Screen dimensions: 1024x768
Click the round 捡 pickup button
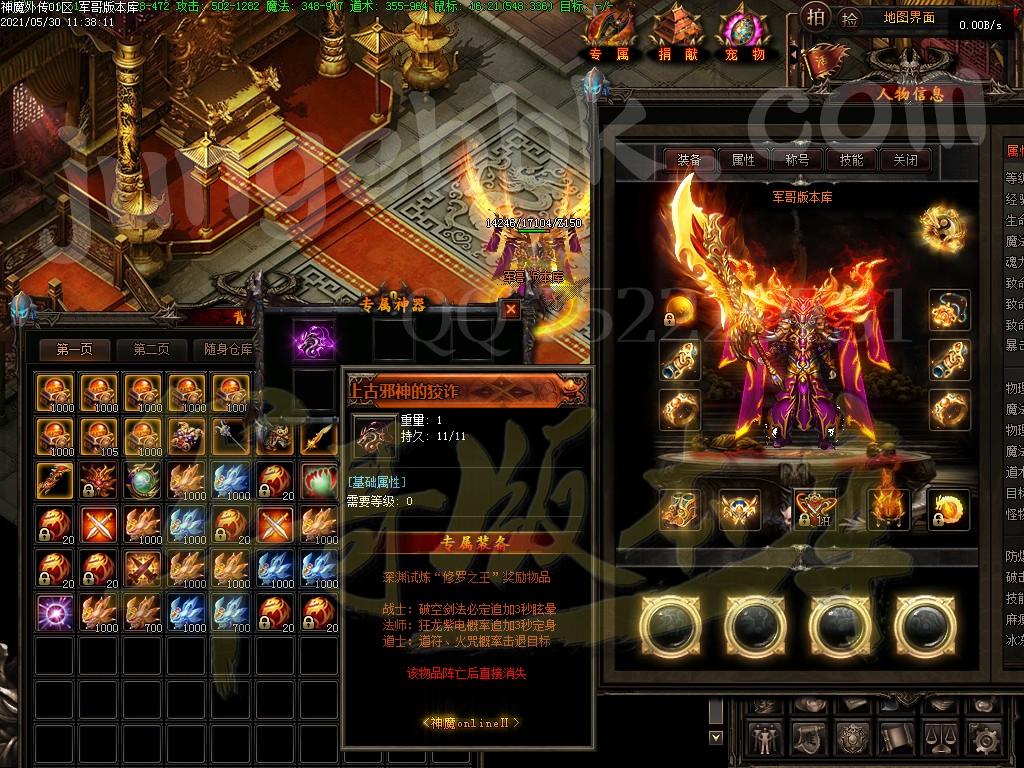pyautogui.click(x=849, y=18)
